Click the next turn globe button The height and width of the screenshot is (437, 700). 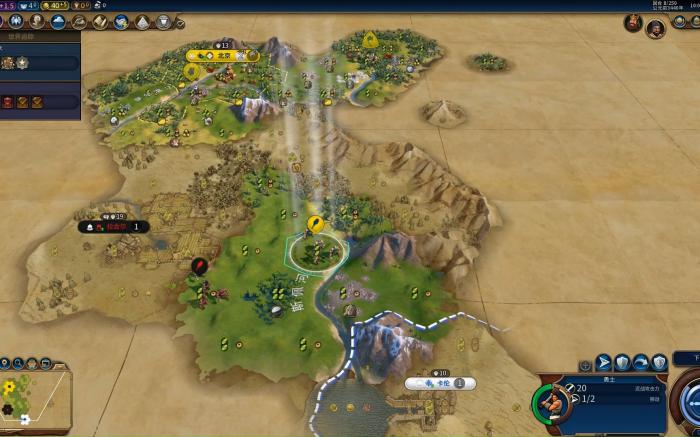tap(690, 400)
